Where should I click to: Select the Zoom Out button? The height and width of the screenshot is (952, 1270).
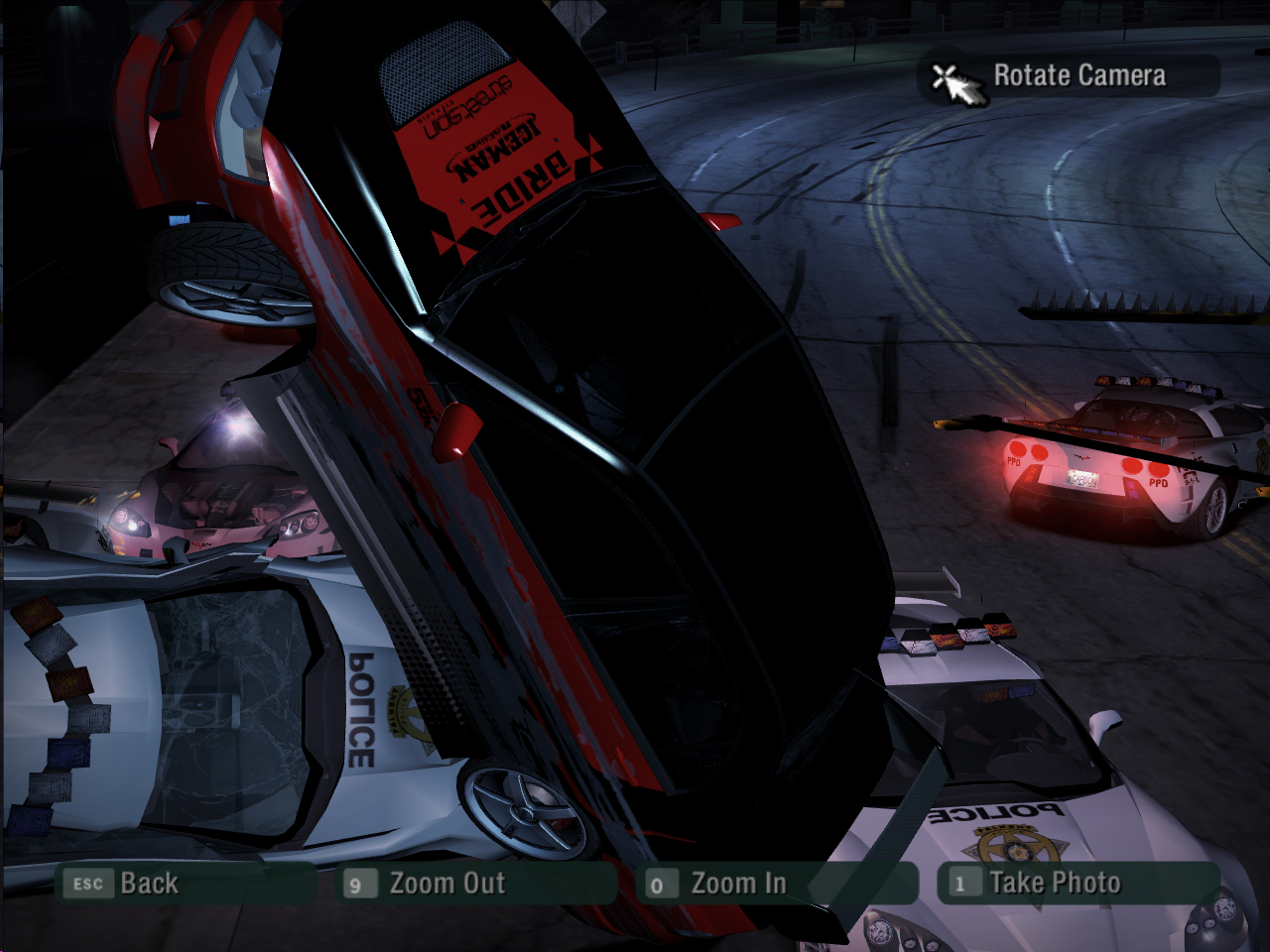tap(446, 884)
